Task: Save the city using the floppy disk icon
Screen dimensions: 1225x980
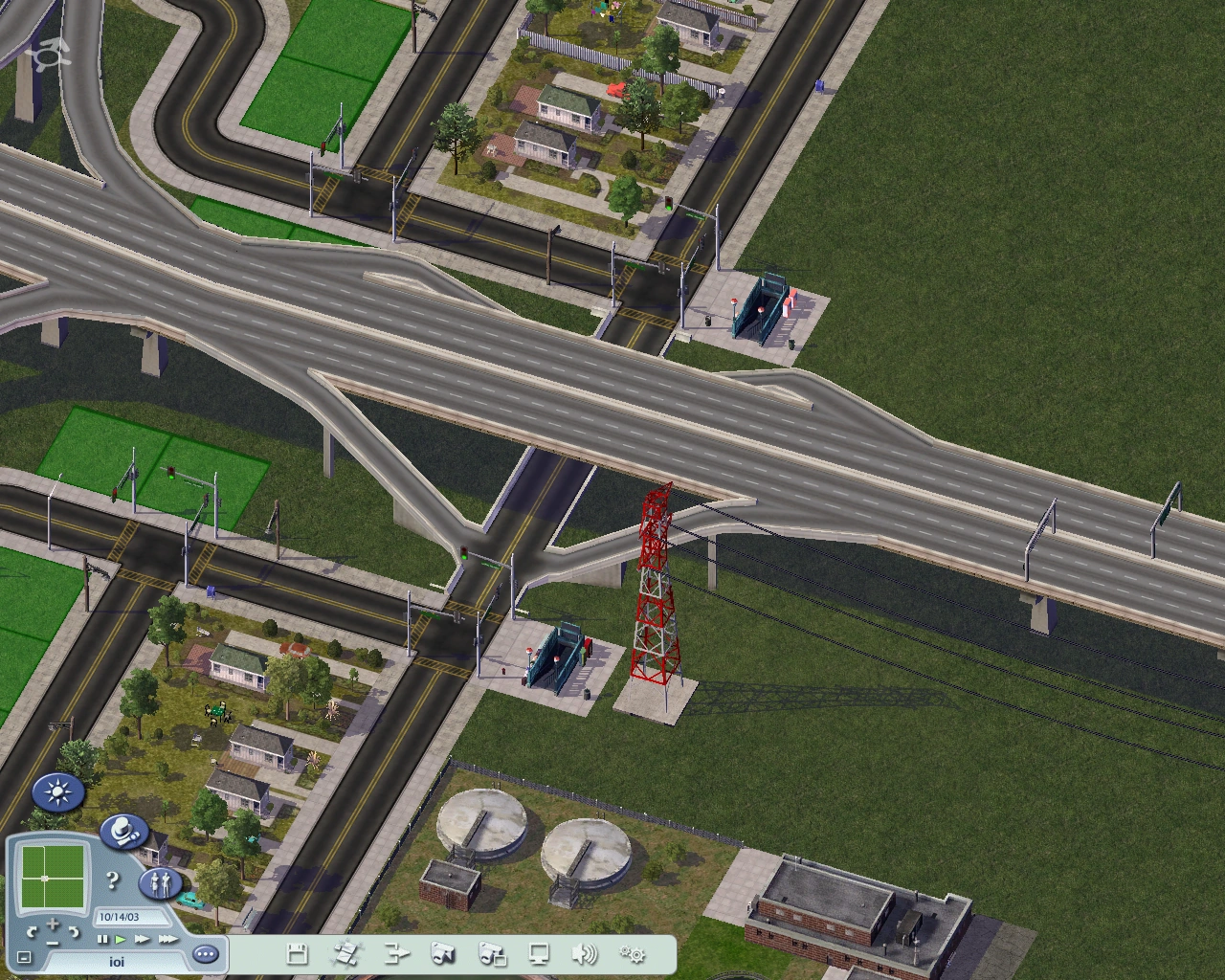Action: [x=297, y=954]
